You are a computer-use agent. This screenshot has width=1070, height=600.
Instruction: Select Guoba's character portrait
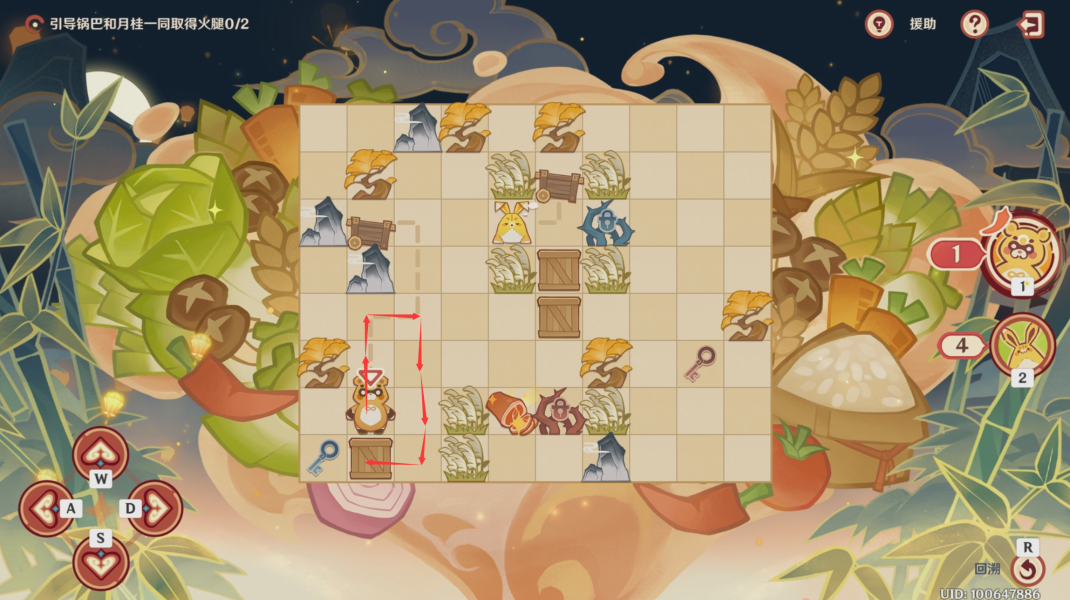[x=1021, y=253]
